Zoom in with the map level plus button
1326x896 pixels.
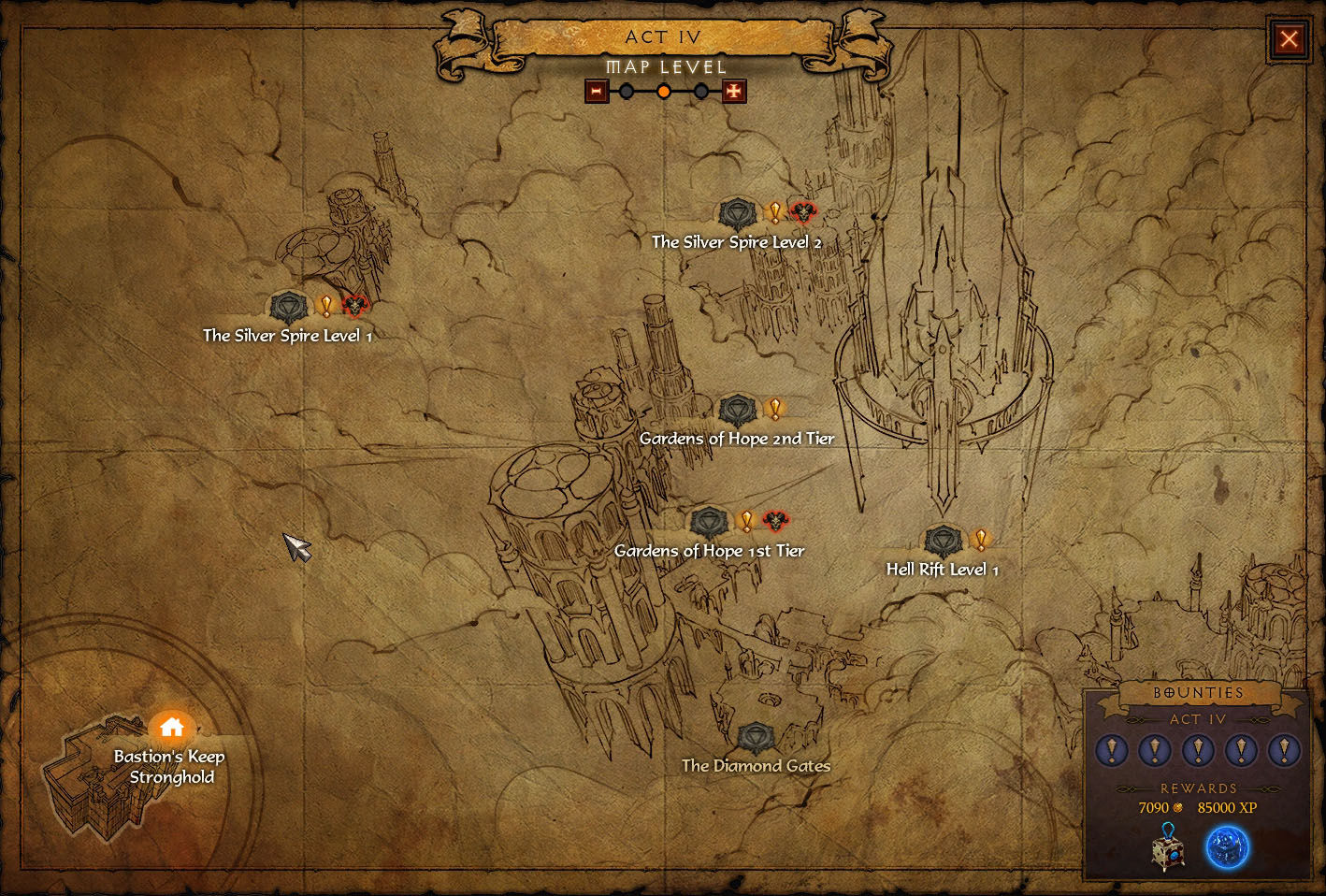point(734,92)
